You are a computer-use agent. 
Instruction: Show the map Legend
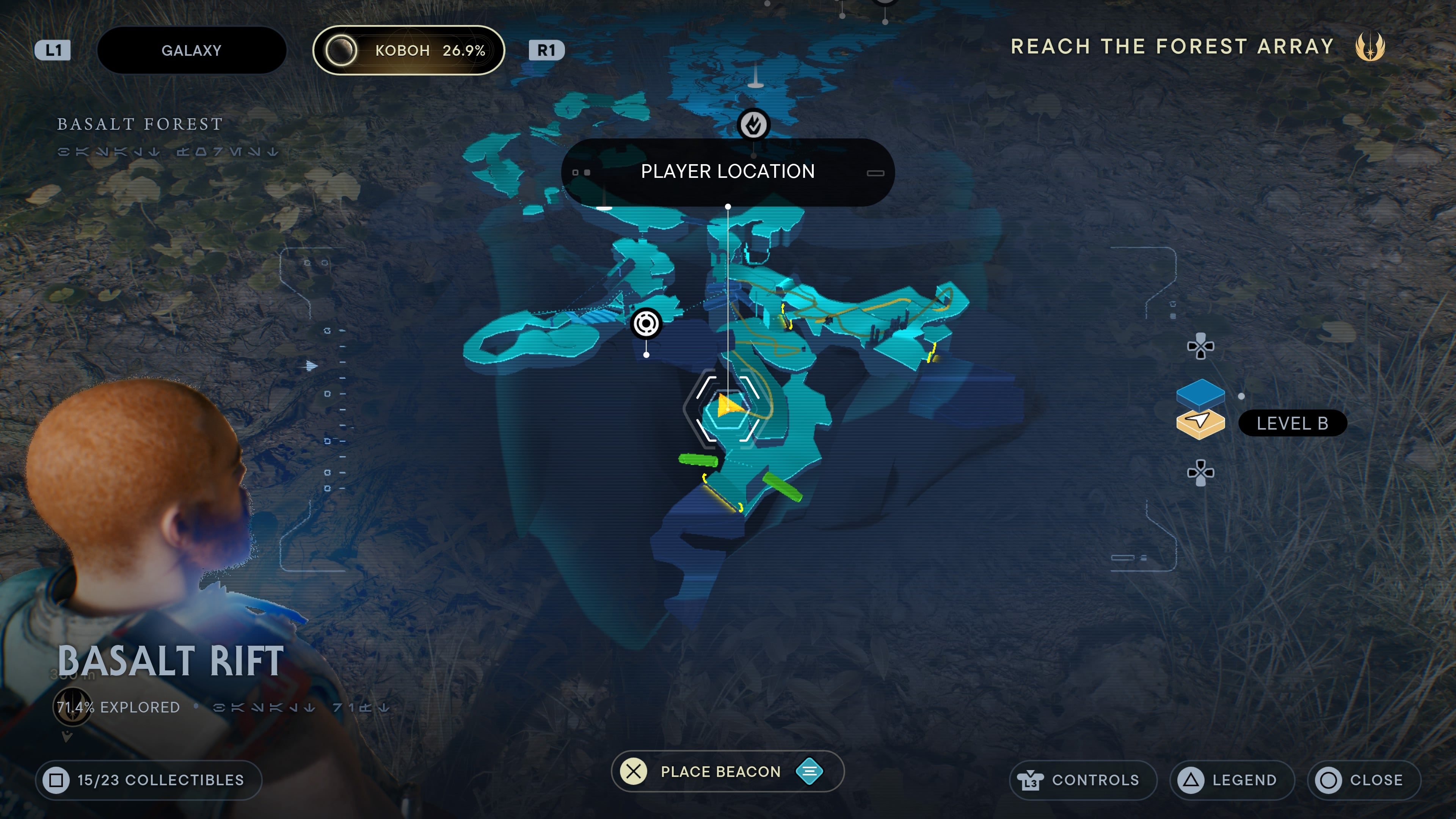1232,780
